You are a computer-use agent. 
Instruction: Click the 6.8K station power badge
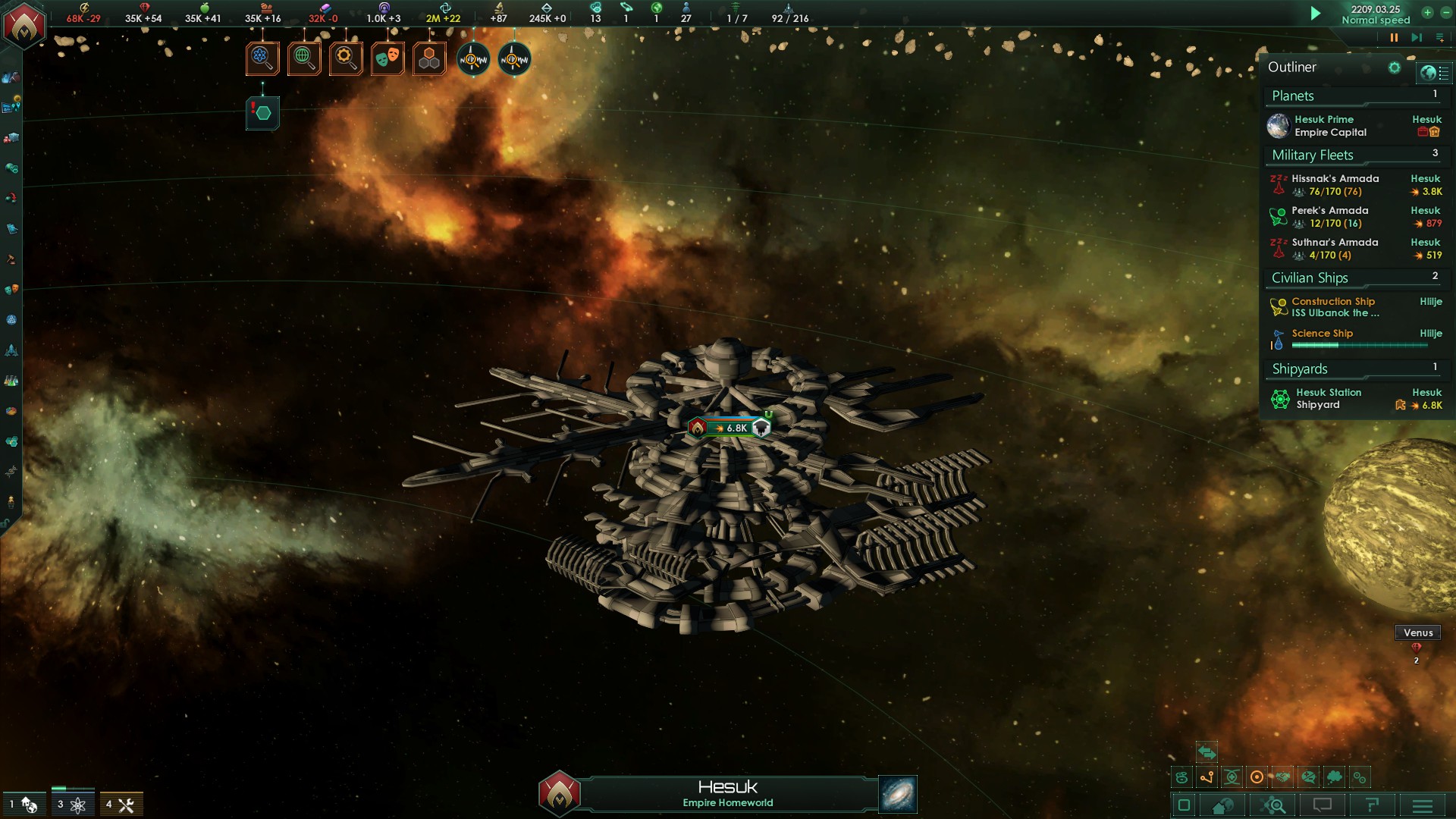coord(730,428)
